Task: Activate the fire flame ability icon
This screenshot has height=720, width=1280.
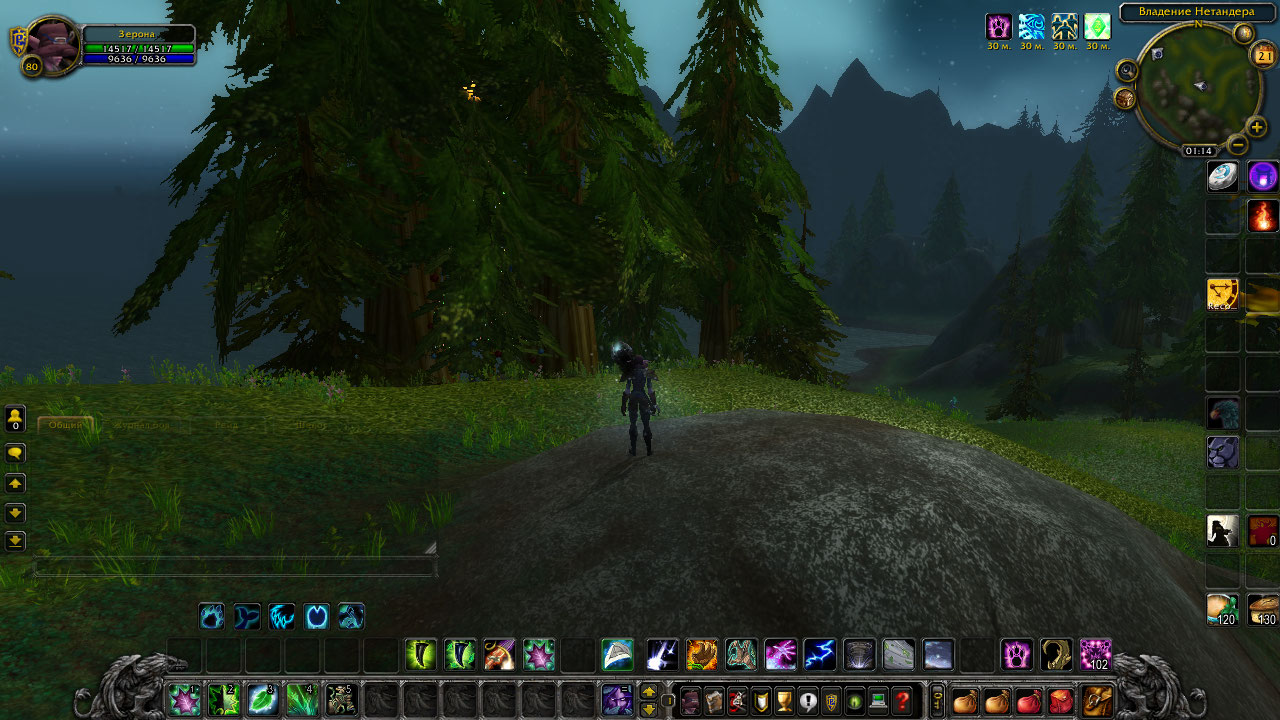Action: (x=1263, y=216)
